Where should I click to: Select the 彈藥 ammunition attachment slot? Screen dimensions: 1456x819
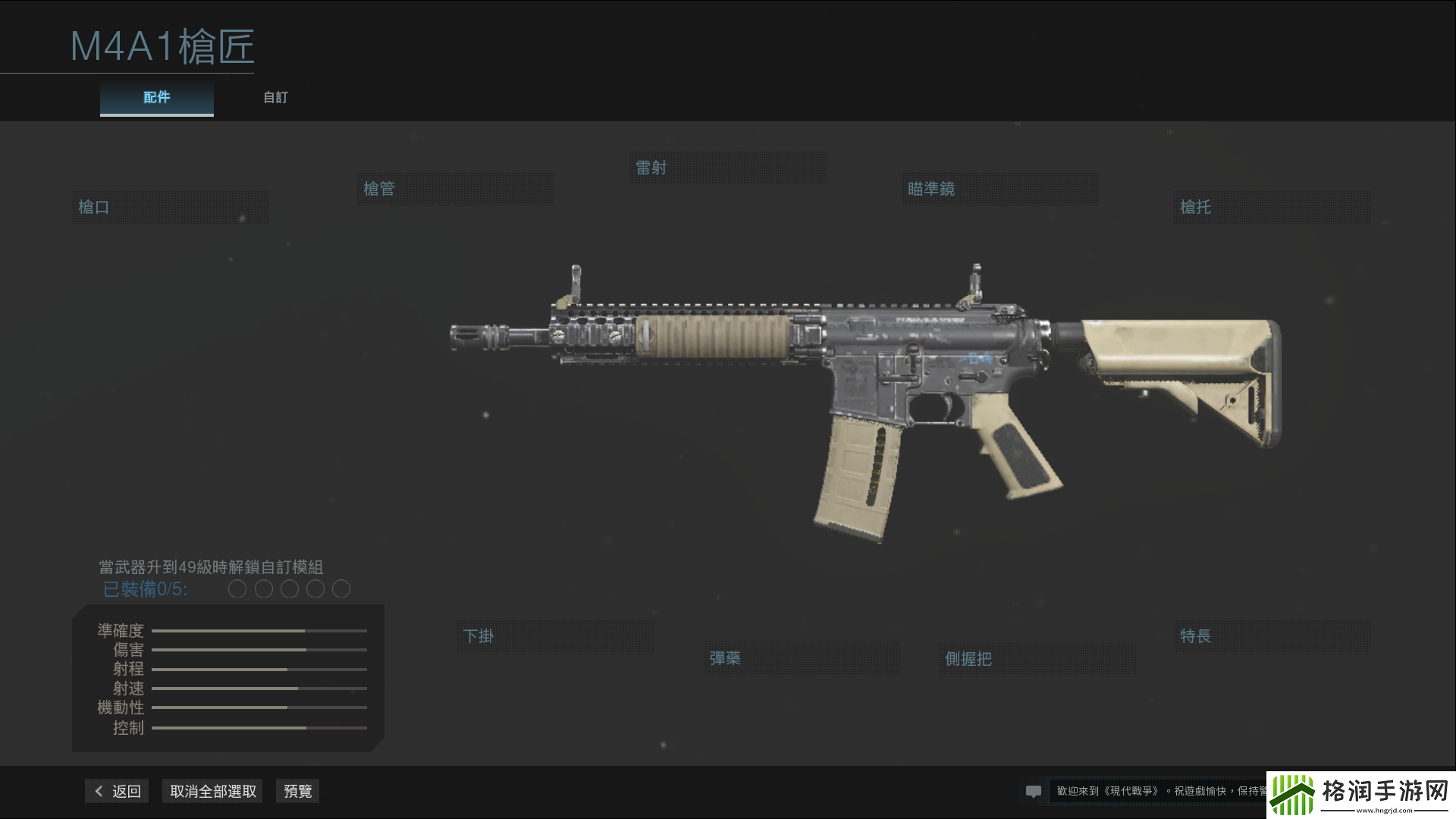(802, 657)
